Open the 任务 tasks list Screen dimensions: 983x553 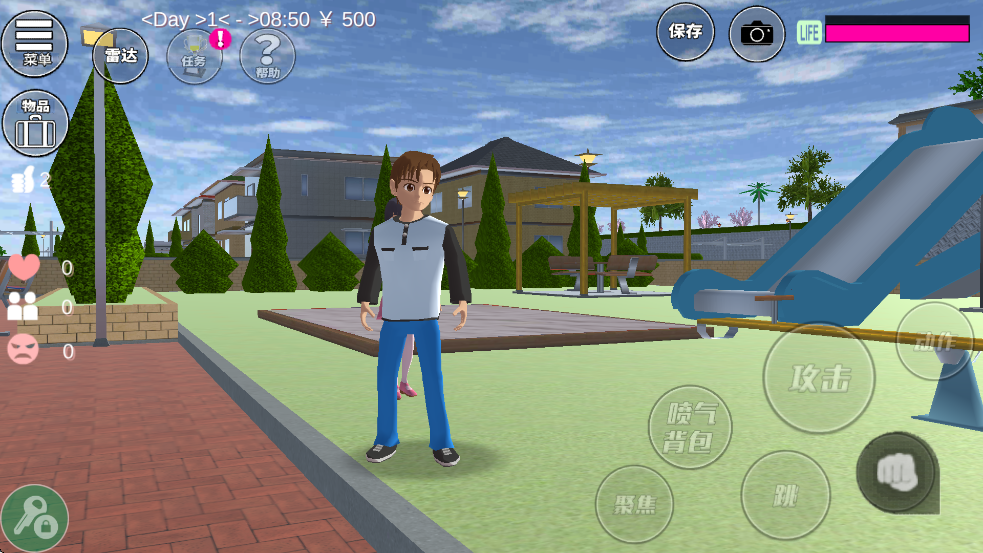click(x=194, y=56)
